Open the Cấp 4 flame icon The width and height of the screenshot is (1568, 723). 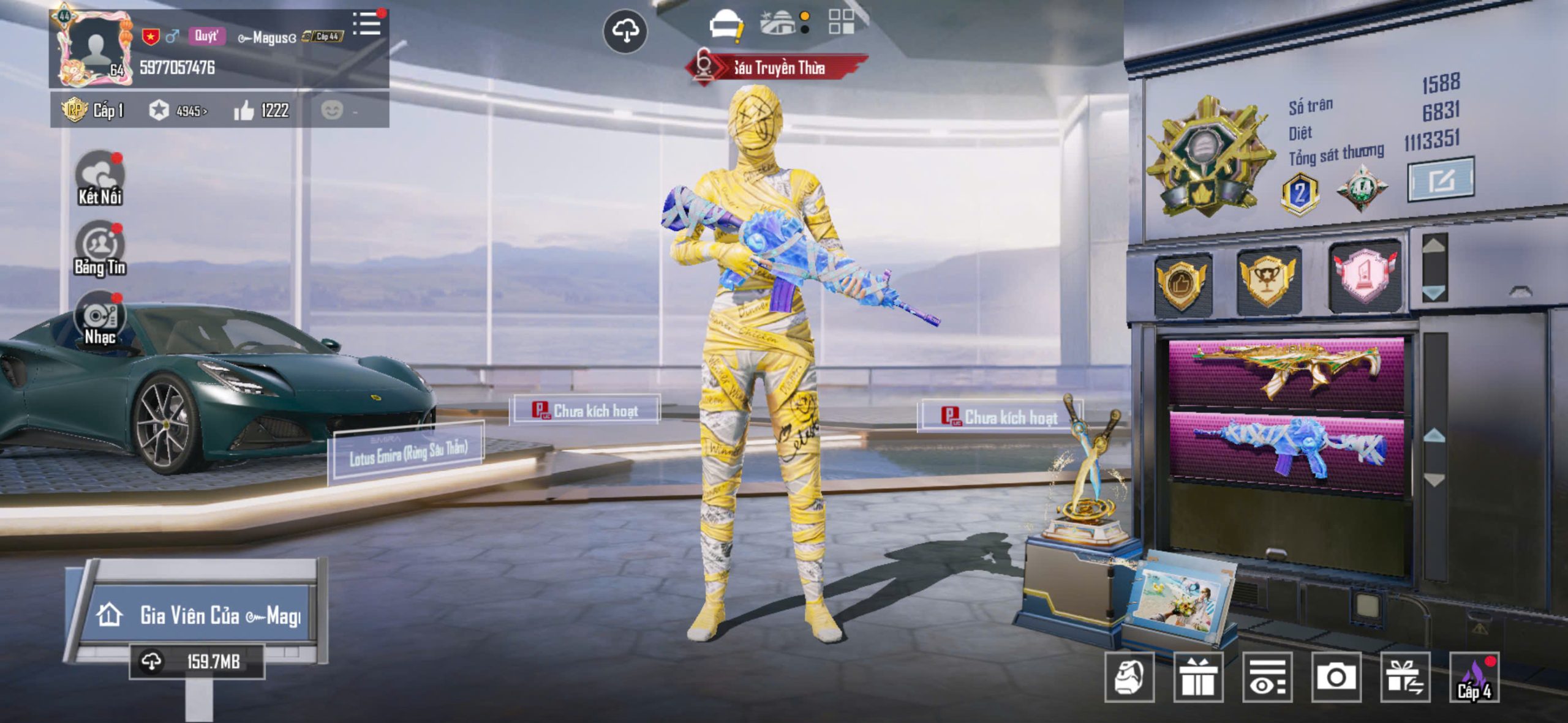tap(1474, 677)
